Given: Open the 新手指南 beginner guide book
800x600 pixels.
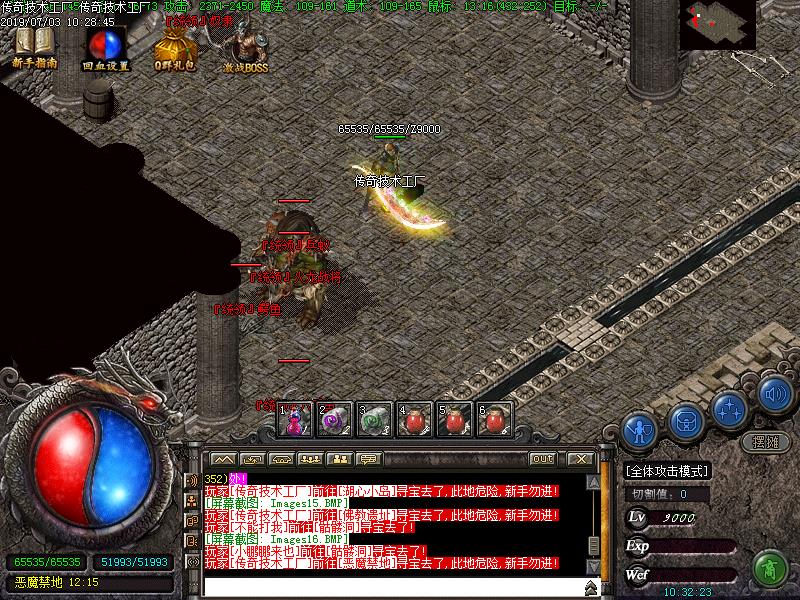Looking at the screenshot, I should tap(35, 46).
